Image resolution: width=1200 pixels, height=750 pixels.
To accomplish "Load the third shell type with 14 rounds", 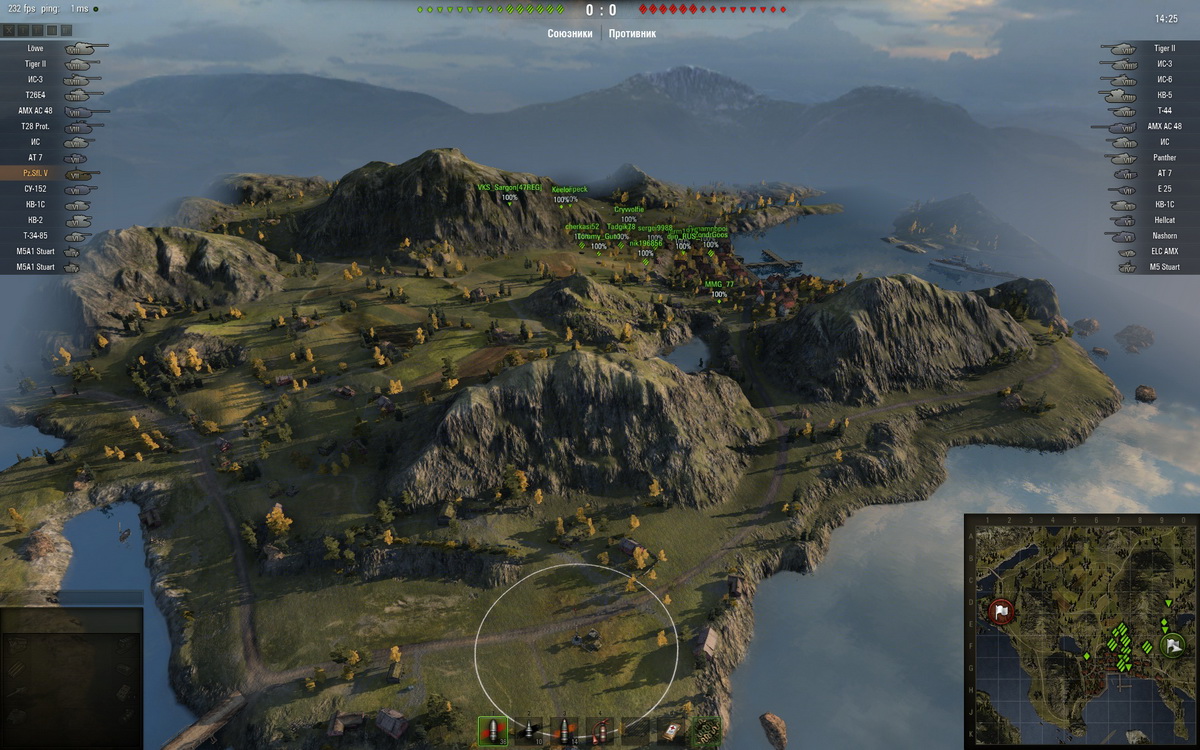I will click(564, 730).
